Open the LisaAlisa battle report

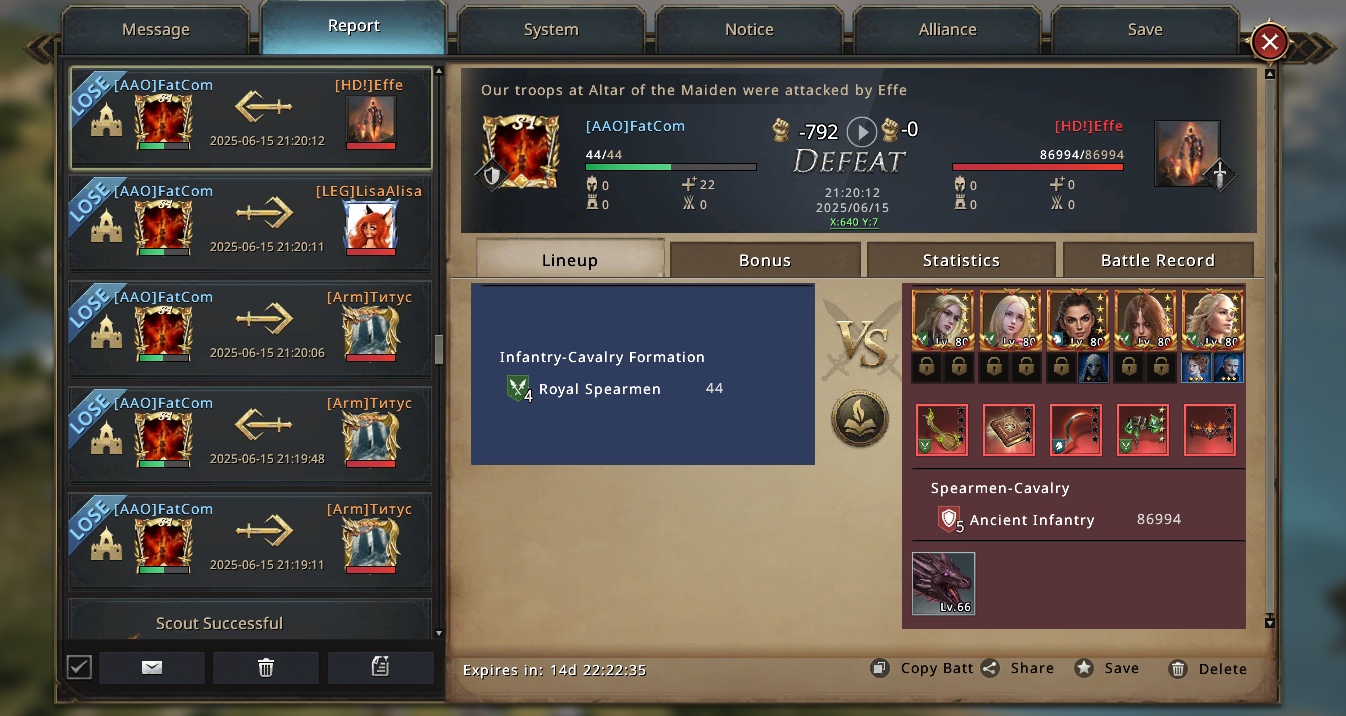pyautogui.click(x=250, y=224)
